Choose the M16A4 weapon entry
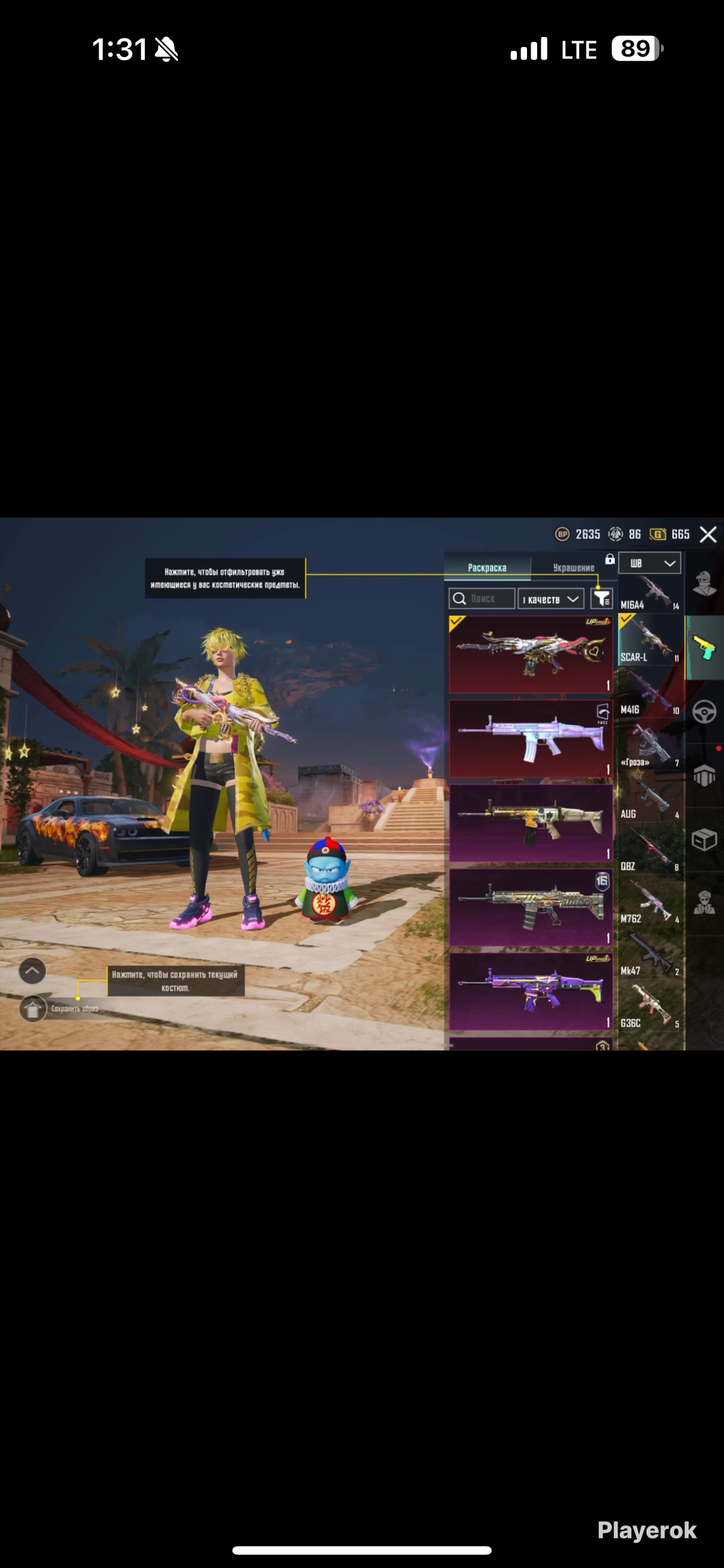The height and width of the screenshot is (1568, 724). pos(650,593)
